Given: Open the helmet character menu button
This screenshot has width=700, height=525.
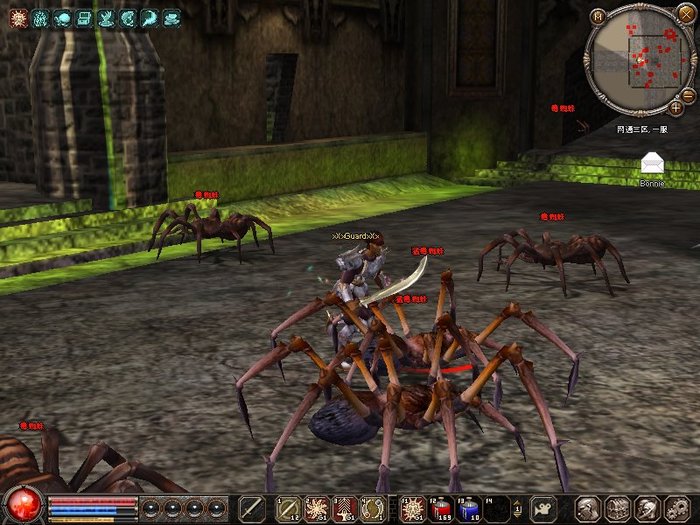Looking at the screenshot, I should pyautogui.click(x=587, y=507).
